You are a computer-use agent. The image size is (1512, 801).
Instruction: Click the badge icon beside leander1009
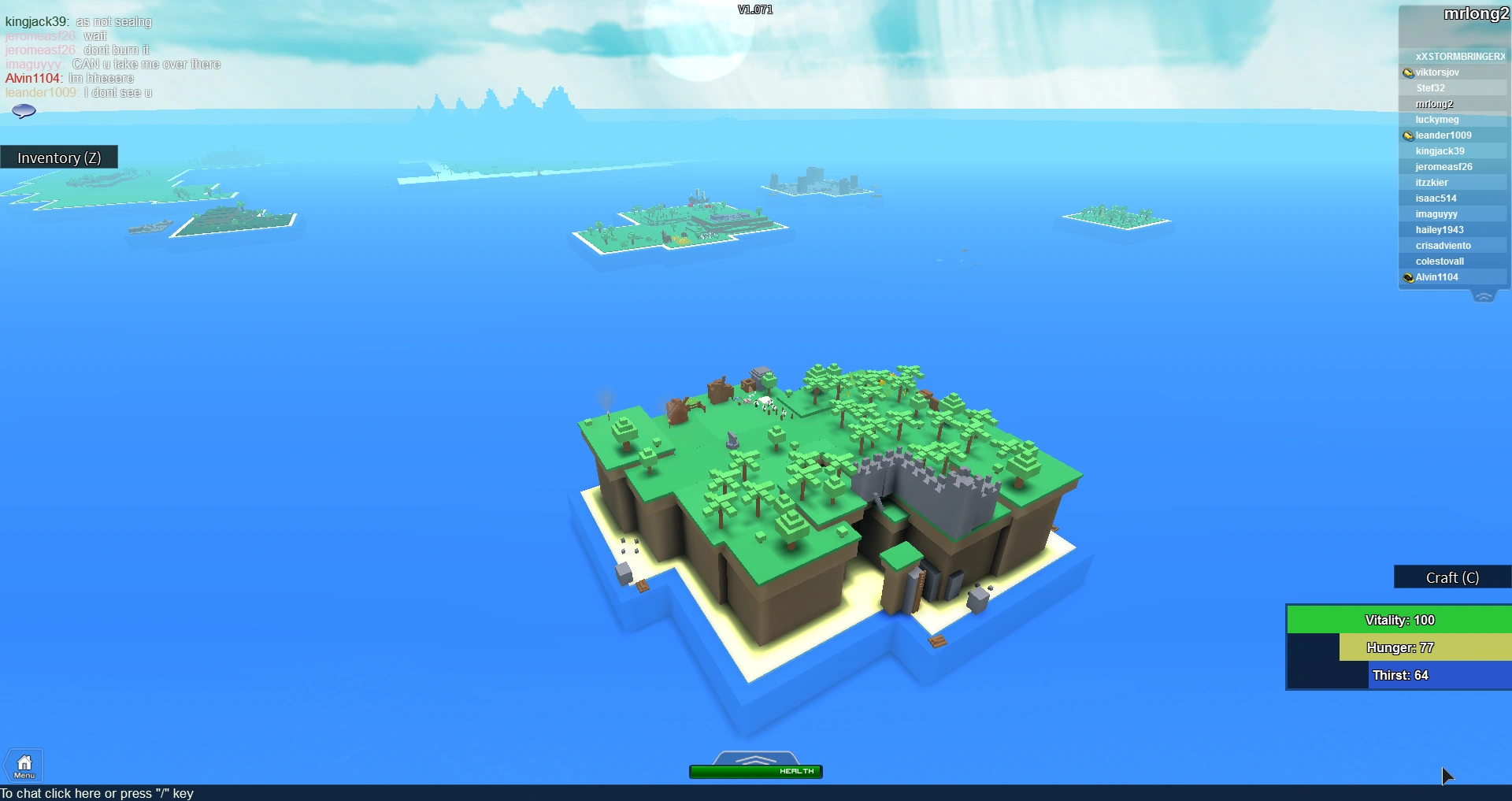click(x=1408, y=135)
